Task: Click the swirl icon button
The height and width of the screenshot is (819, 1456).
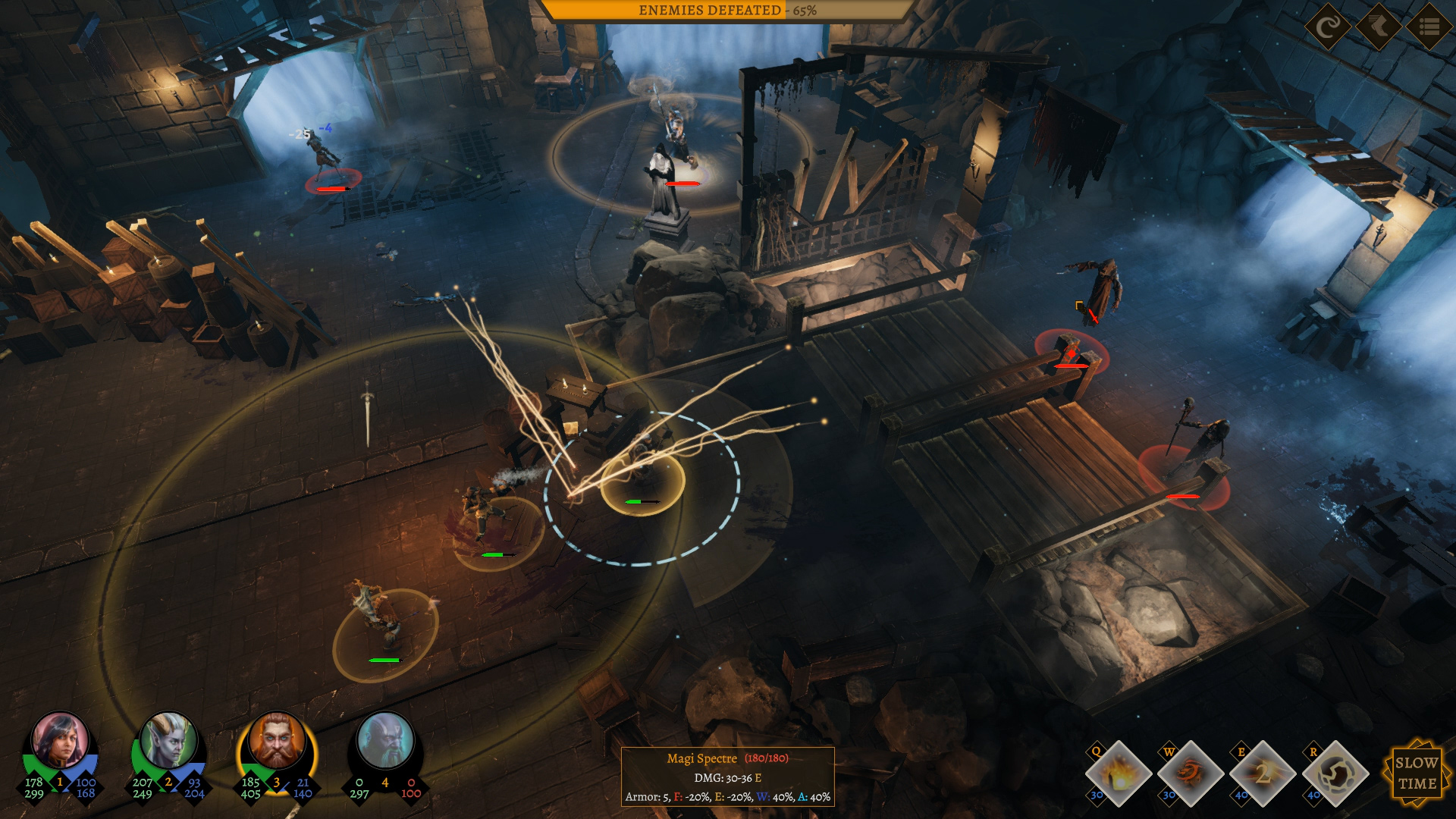Action: click(x=1327, y=27)
